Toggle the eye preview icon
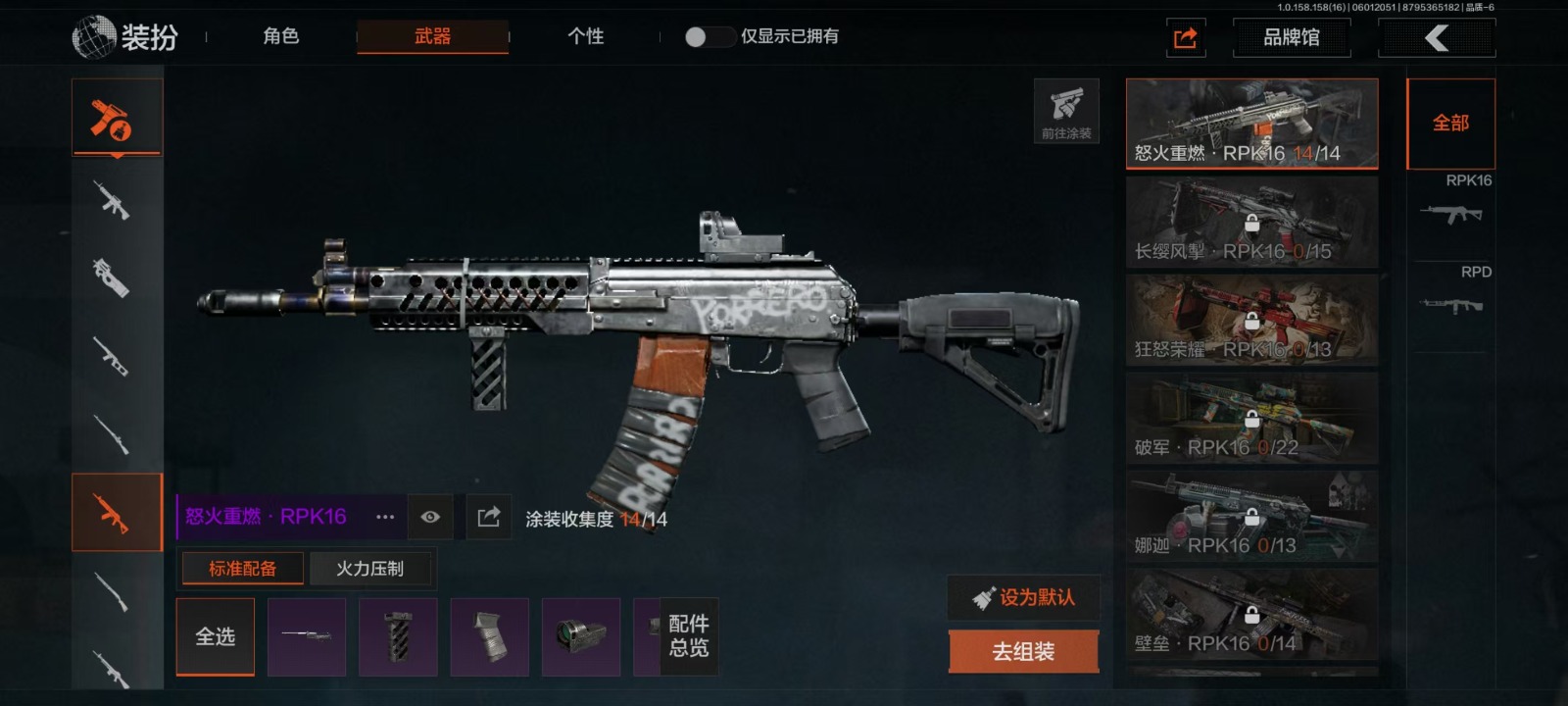This screenshot has width=1568, height=706. tap(430, 517)
